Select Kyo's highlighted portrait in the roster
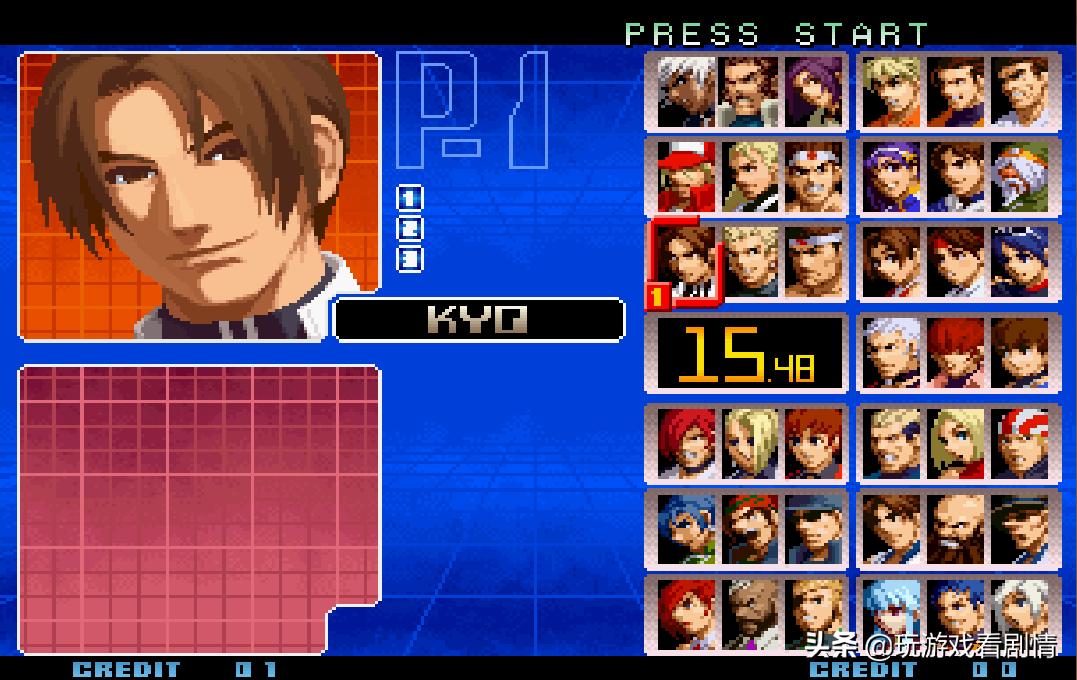The image size is (1077, 680). click(x=688, y=262)
